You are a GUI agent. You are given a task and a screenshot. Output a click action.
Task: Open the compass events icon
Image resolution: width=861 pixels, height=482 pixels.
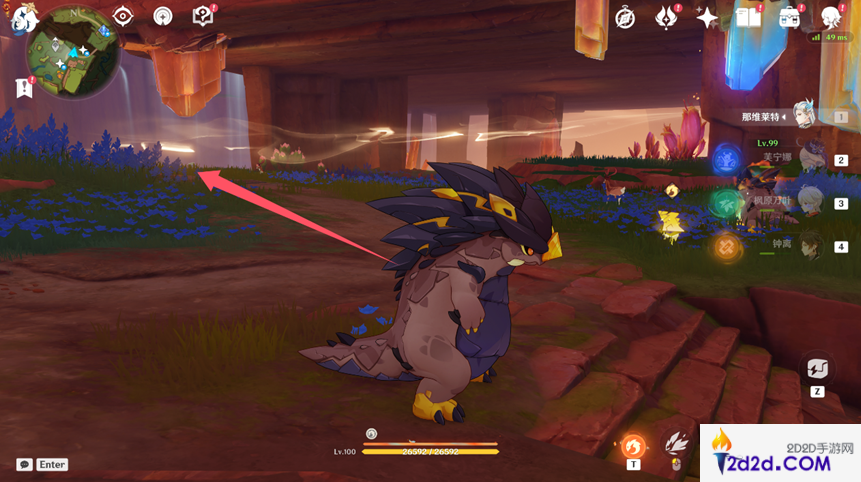(626, 17)
